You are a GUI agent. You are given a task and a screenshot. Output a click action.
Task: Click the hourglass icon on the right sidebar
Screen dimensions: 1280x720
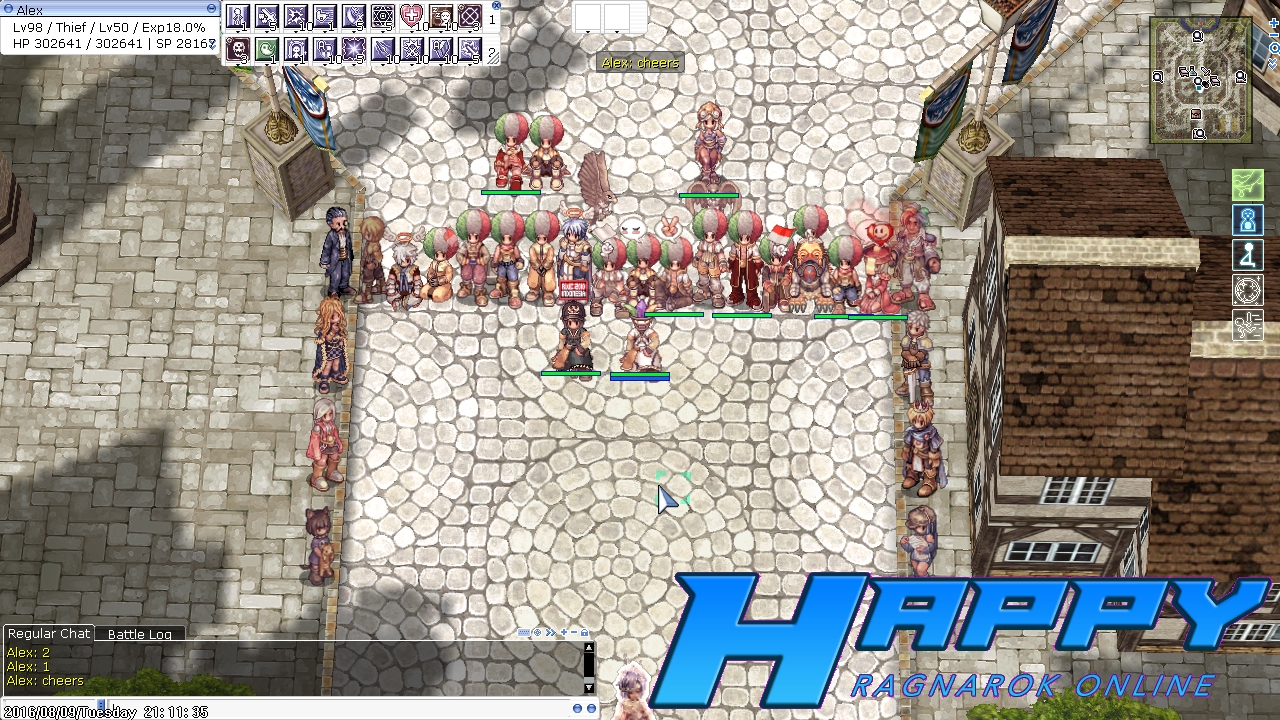pos(1248,220)
